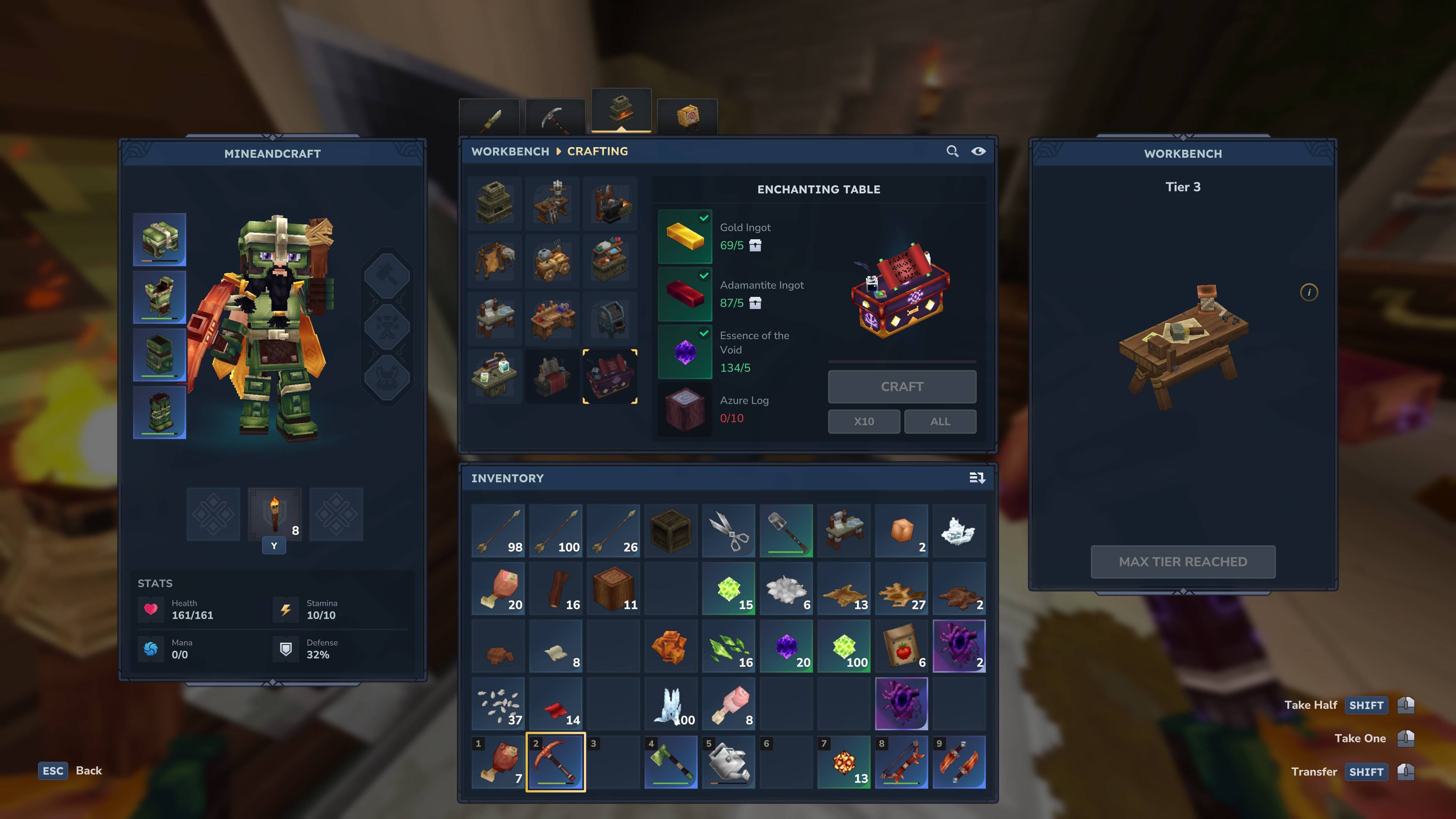Craft ten with the X10 button
1456x819 pixels.
tap(864, 421)
